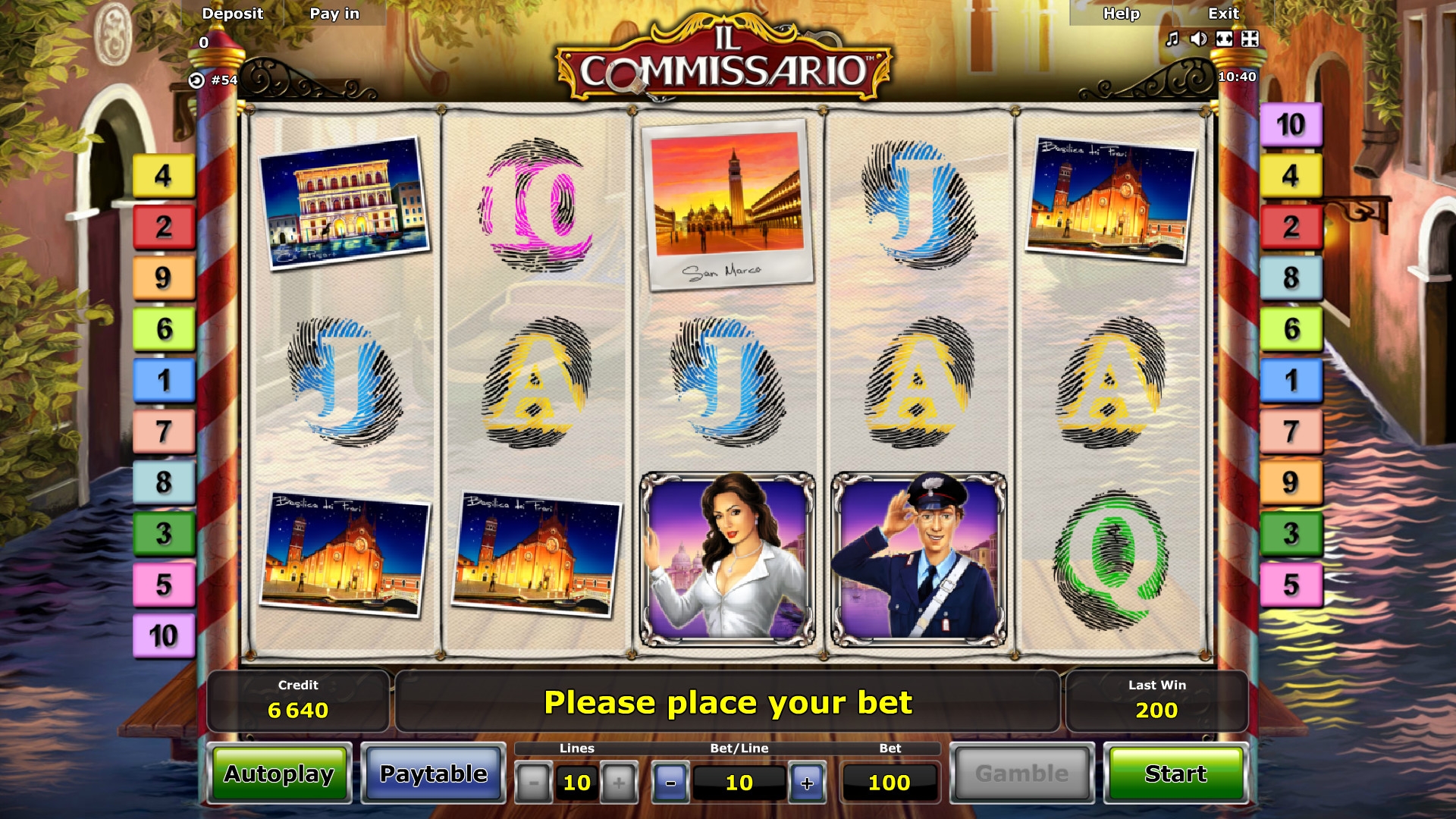Activate Autoplay mode
1456x819 pixels.
pyautogui.click(x=279, y=773)
